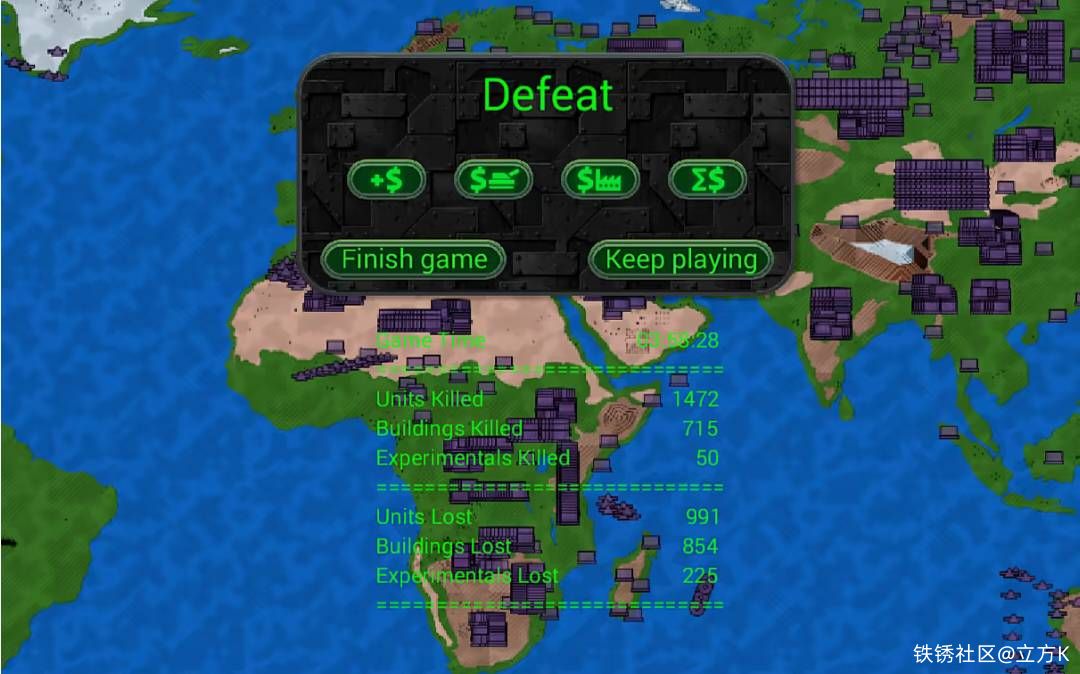Open the tank unit spending stats button

(x=493, y=180)
